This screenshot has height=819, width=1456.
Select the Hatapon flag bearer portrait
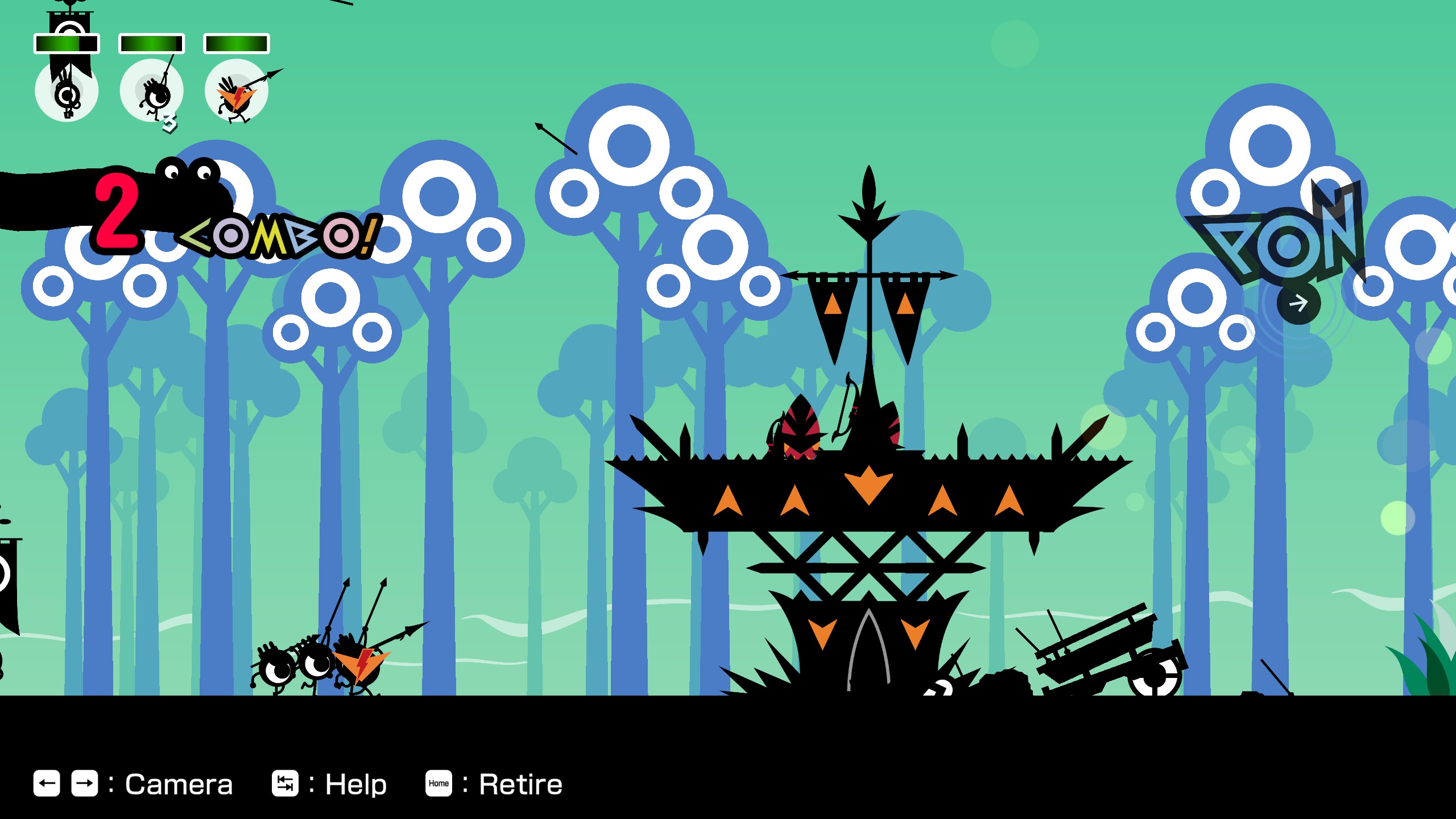pos(67,90)
